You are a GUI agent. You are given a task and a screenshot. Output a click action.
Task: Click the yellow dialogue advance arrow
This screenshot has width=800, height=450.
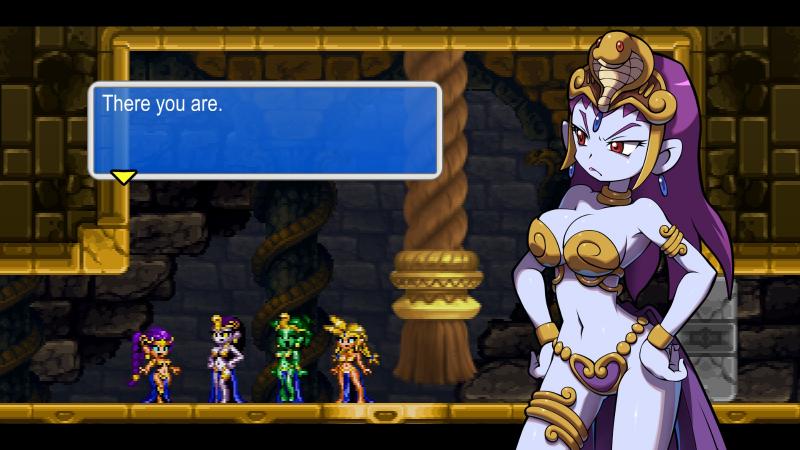123,177
